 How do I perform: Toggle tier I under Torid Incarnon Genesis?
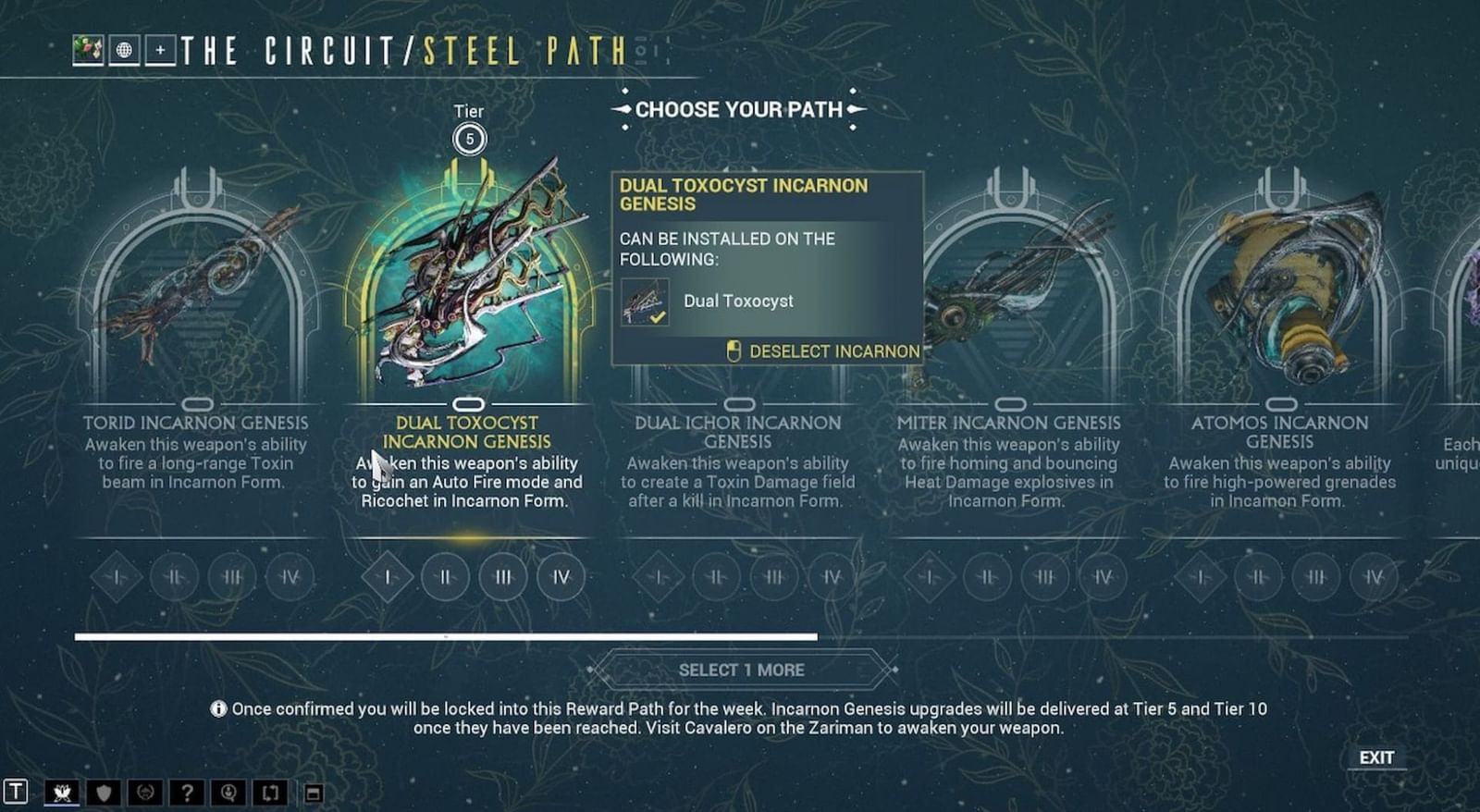coord(117,576)
